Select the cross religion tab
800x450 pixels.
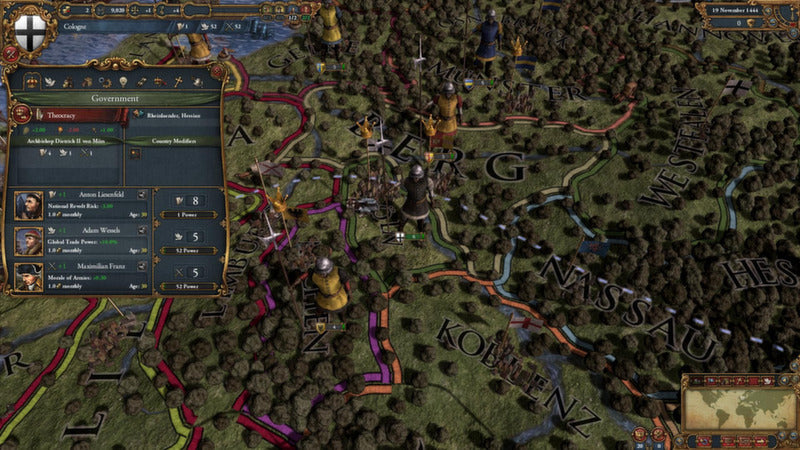[x=176, y=80]
